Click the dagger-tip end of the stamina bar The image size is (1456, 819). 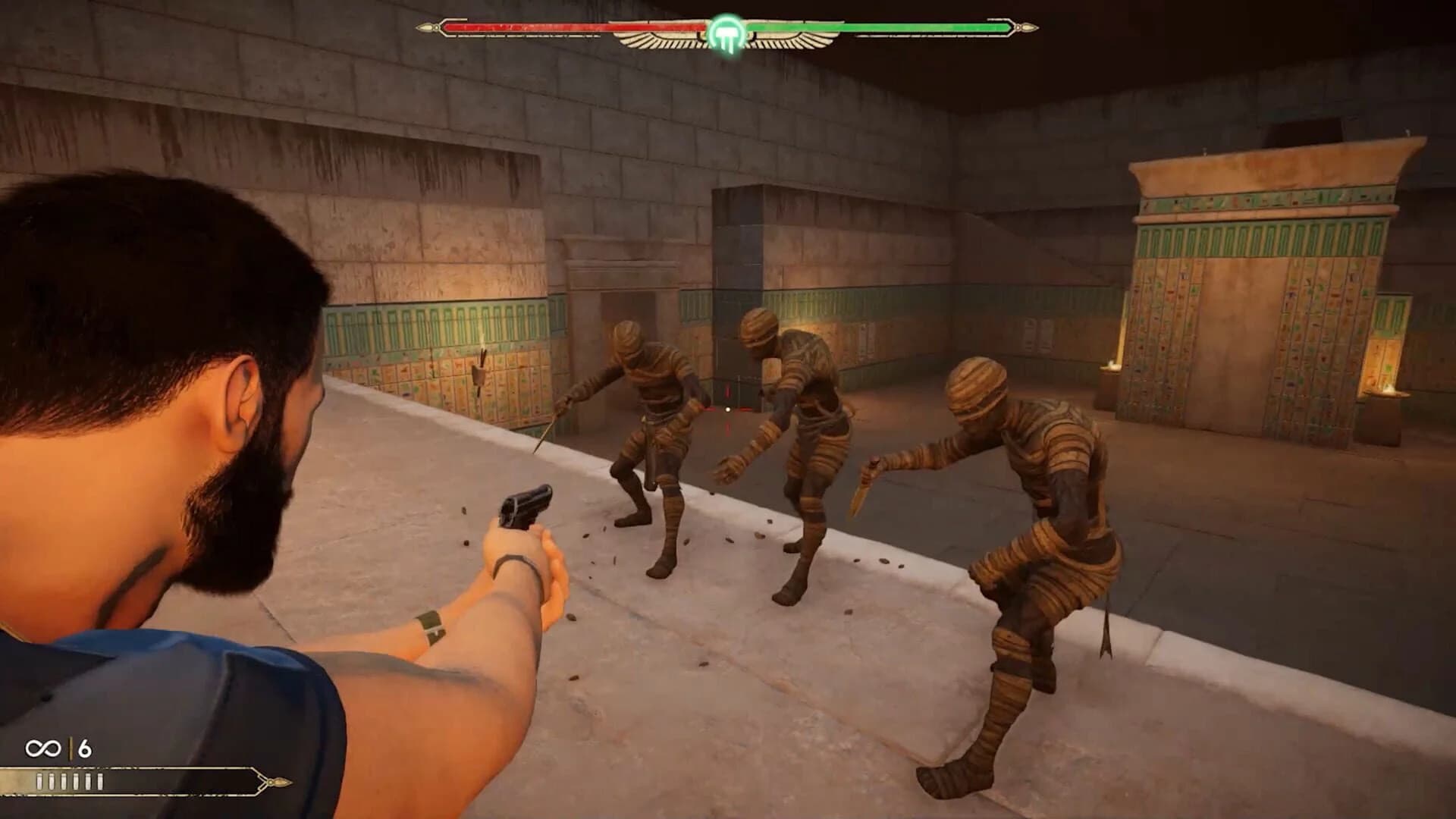[281, 781]
